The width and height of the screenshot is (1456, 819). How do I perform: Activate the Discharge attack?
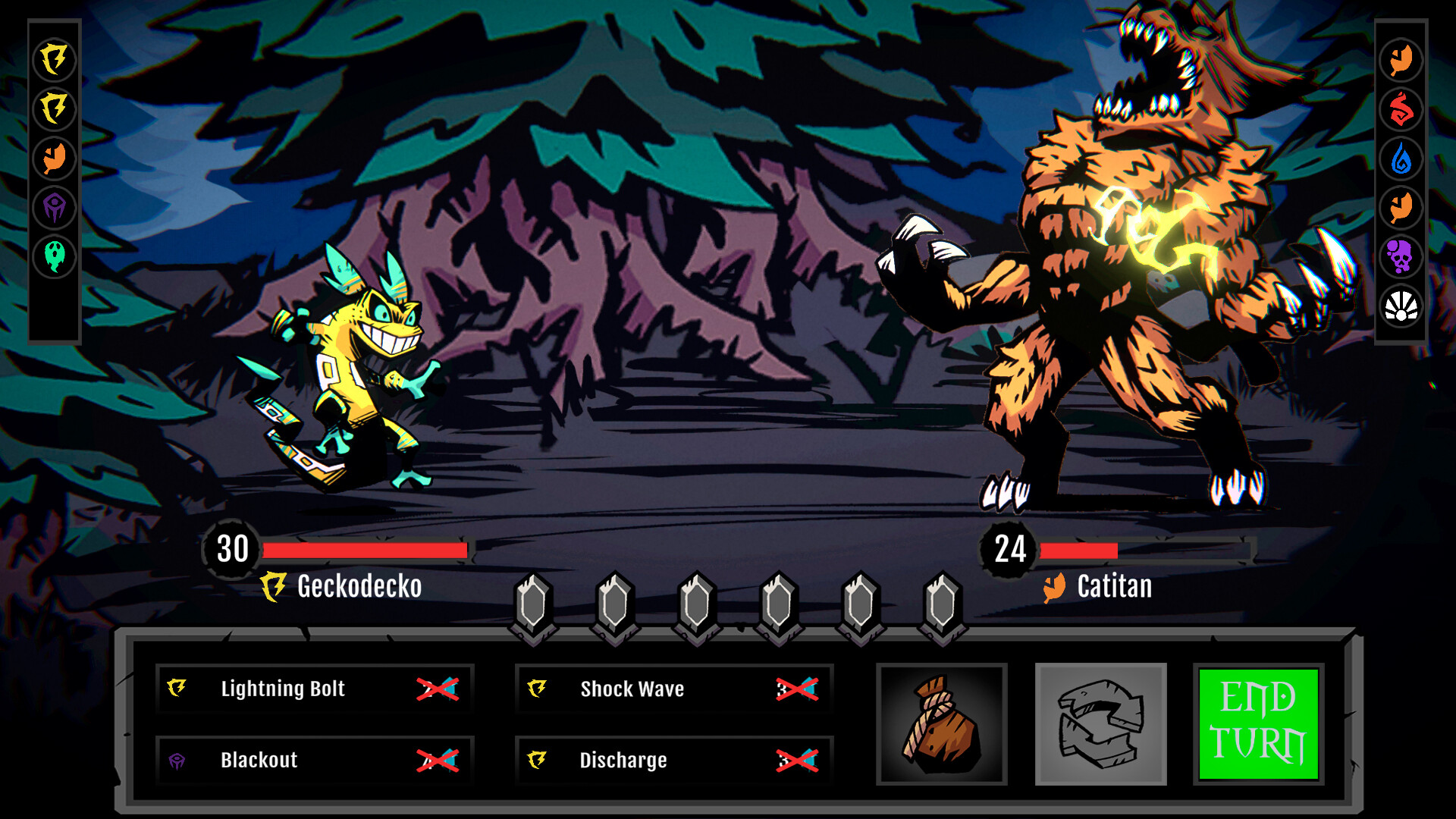click(x=673, y=760)
